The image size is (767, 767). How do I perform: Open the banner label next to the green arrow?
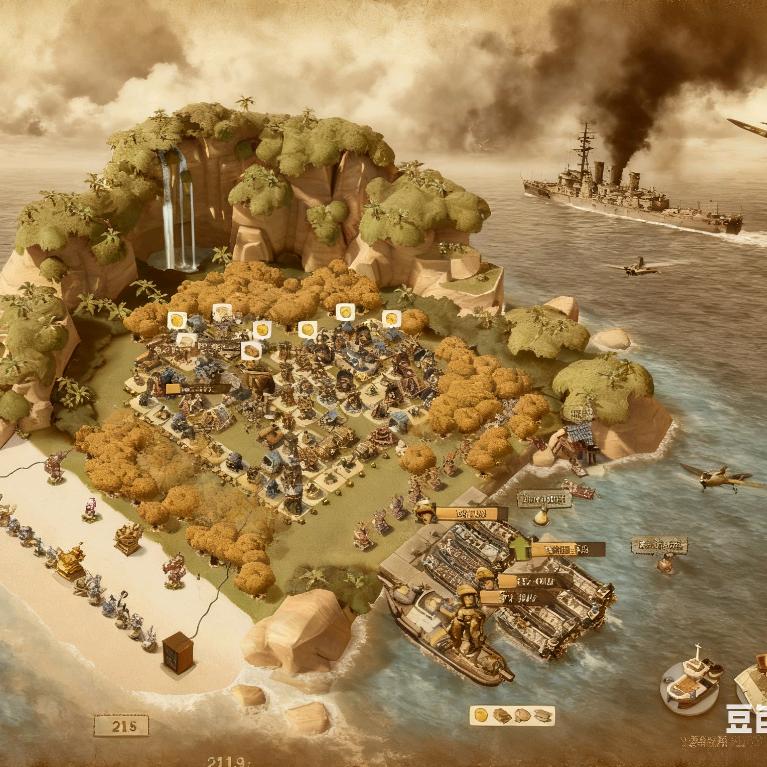pos(569,549)
